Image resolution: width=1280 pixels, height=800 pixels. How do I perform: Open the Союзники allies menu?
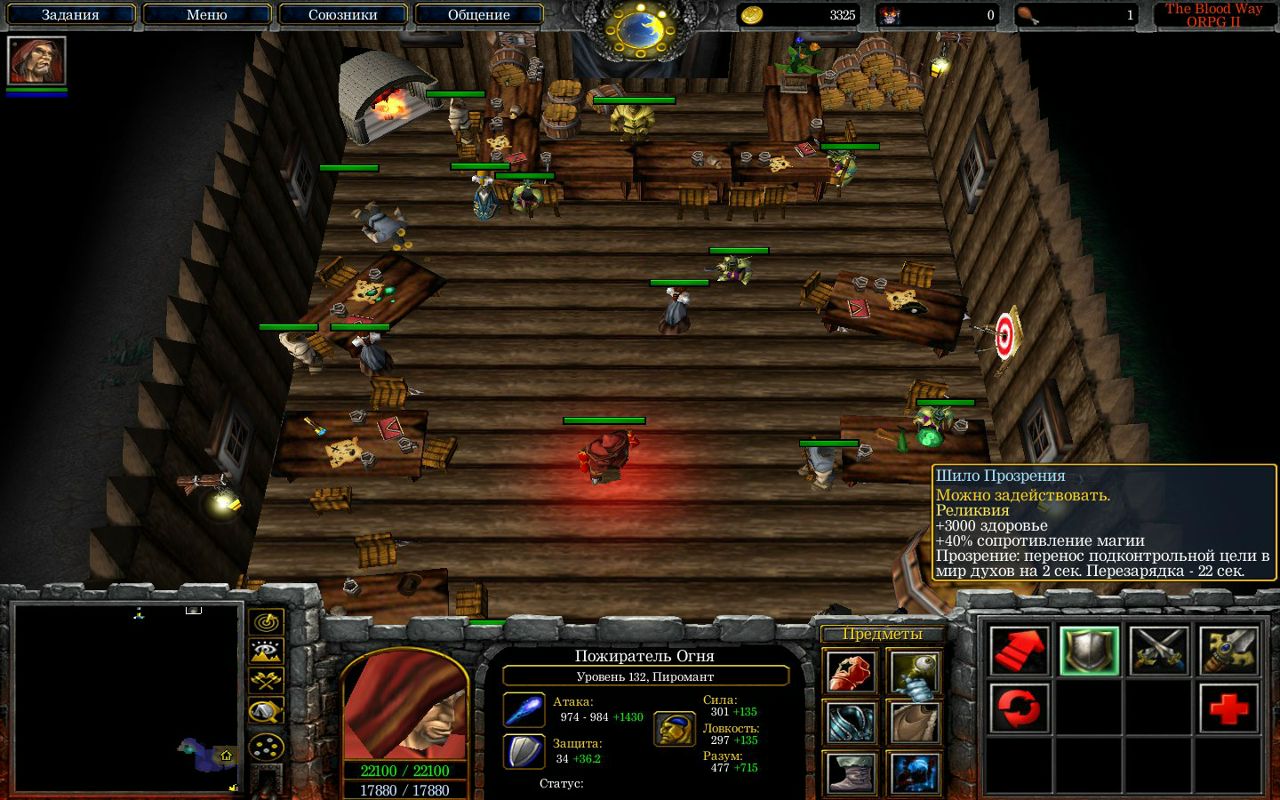342,15
